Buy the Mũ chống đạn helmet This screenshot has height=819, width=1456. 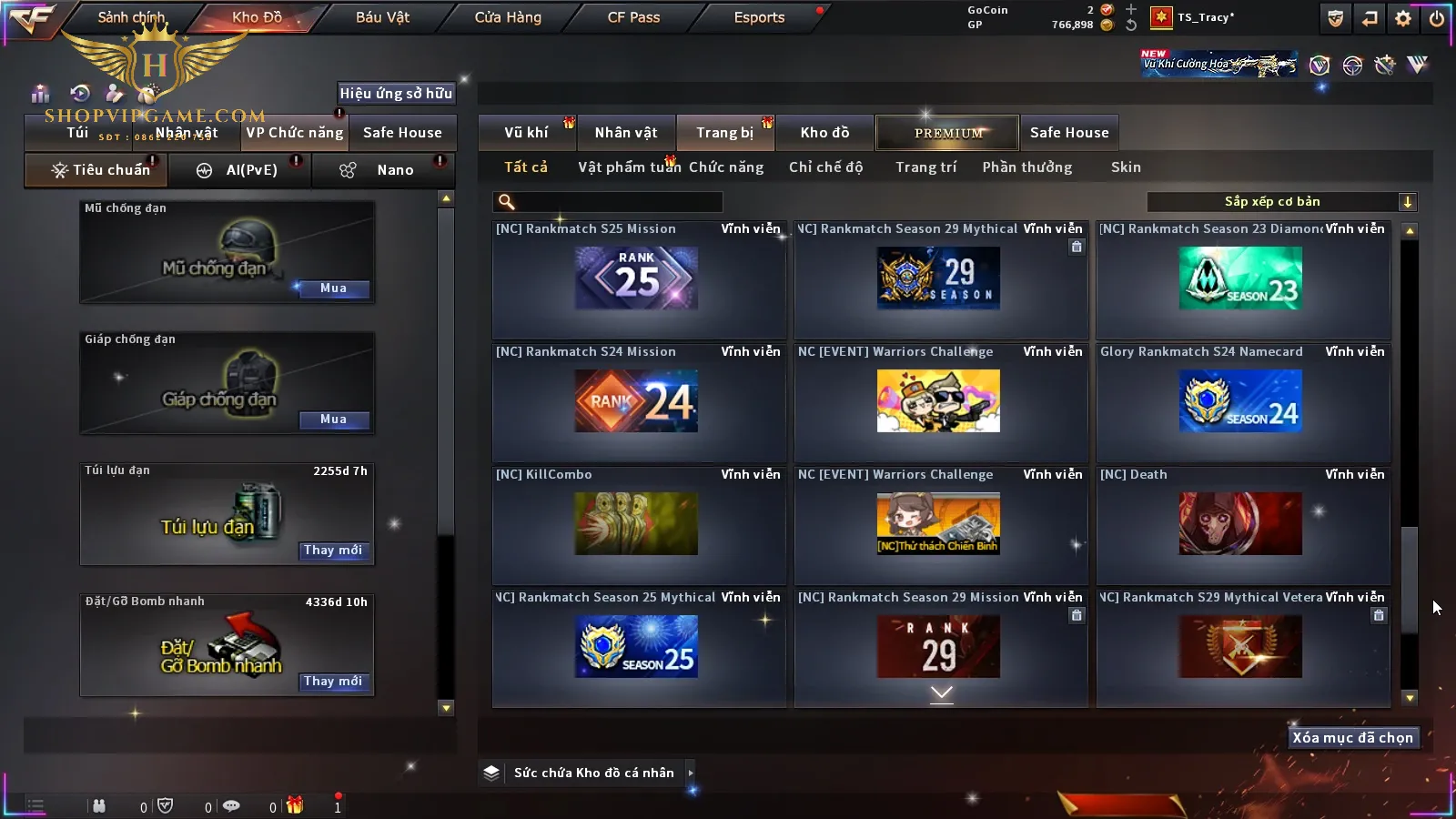coord(333,288)
